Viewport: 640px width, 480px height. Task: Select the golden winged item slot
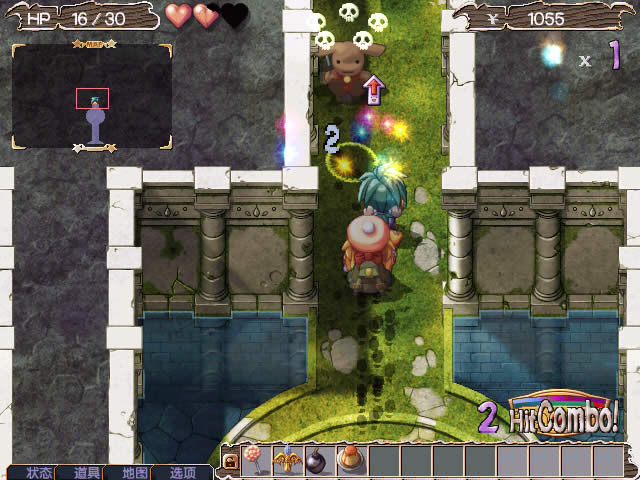coord(289,461)
